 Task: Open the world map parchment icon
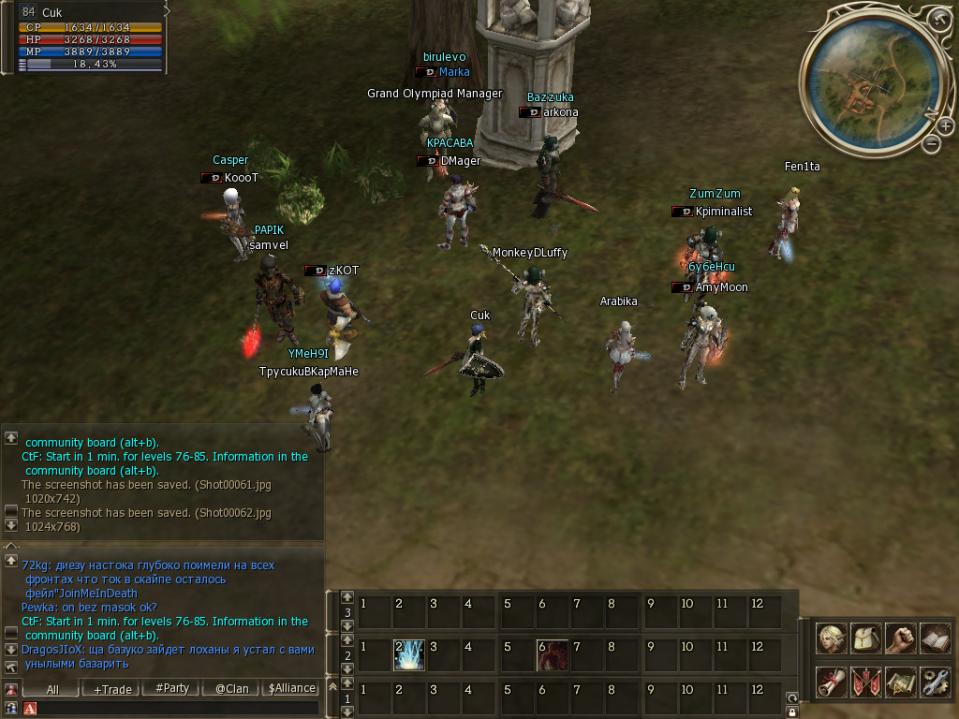(900, 682)
